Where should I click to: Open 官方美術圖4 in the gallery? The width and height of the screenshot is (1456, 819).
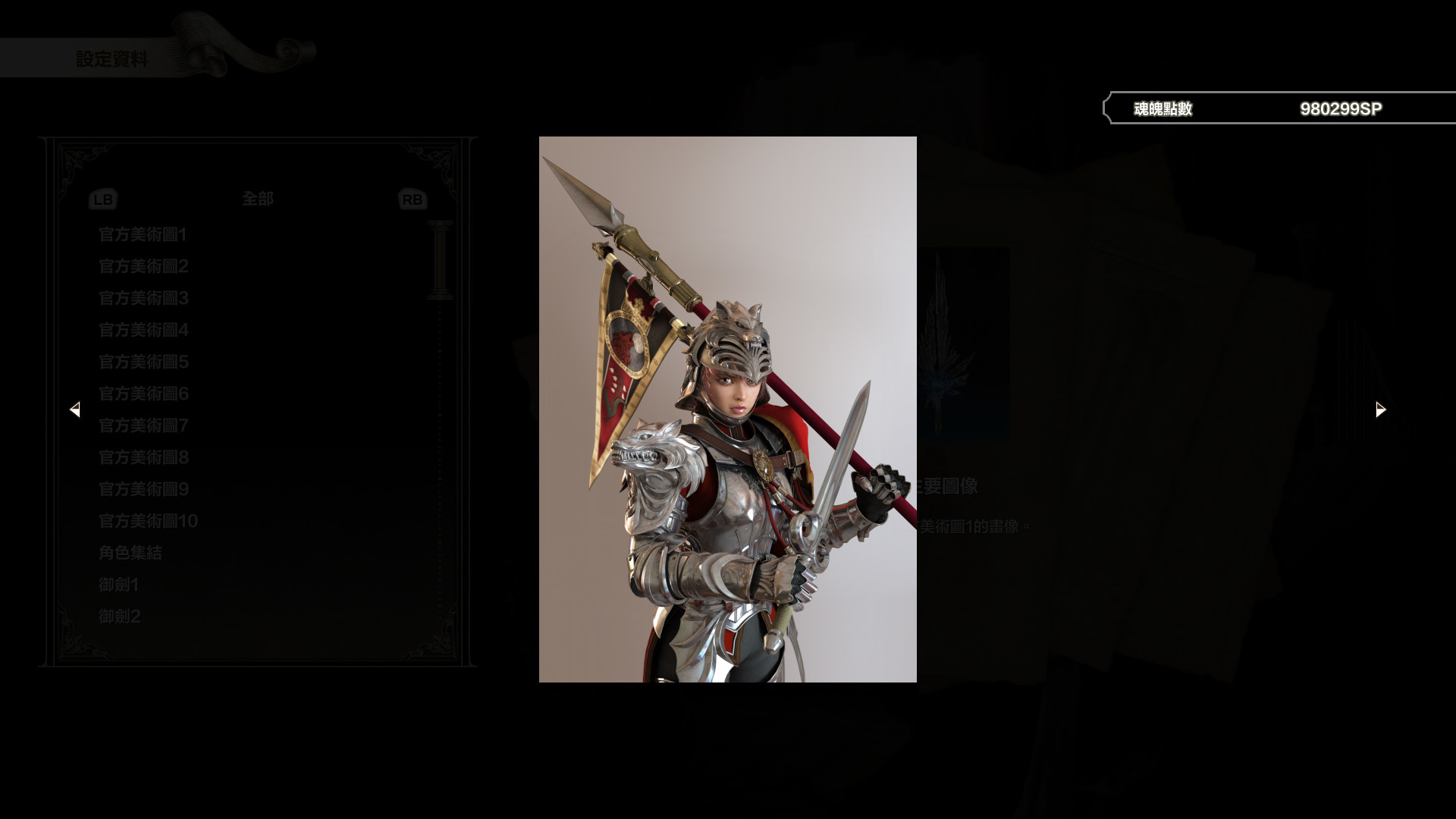(142, 331)
